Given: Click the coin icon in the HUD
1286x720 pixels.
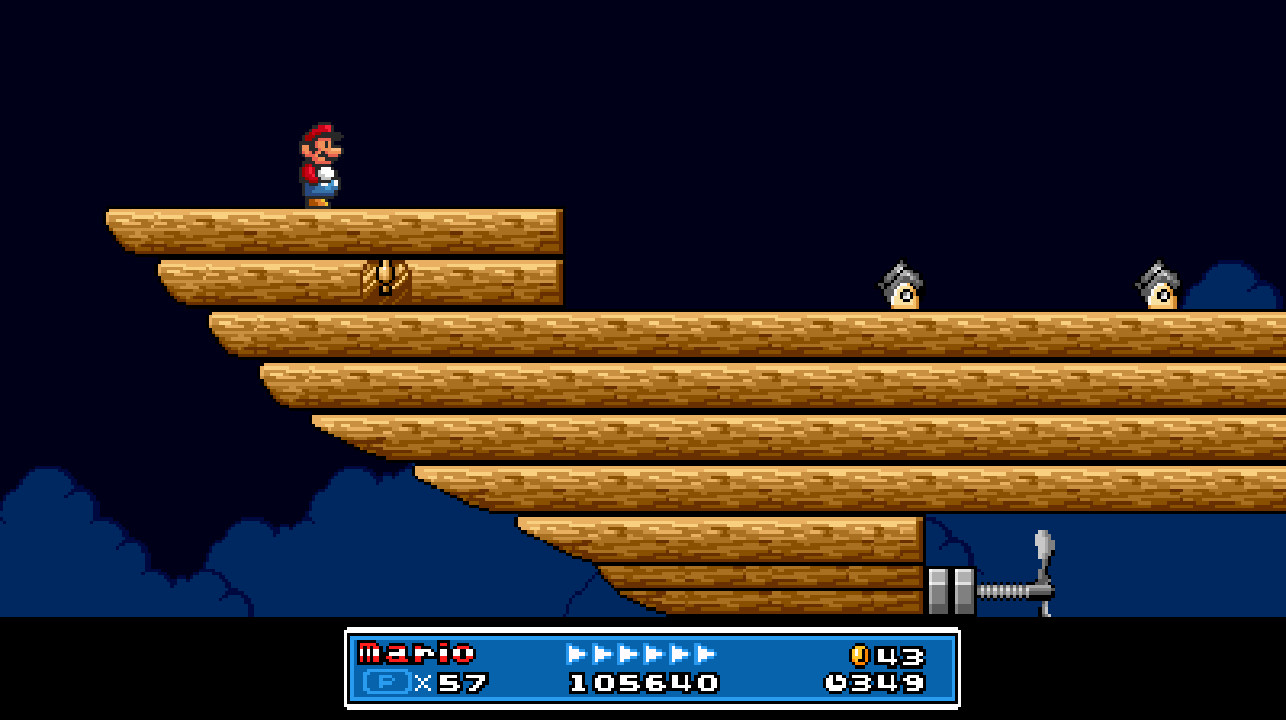Looking at the screenshot, I should click(x=862, y=655).
